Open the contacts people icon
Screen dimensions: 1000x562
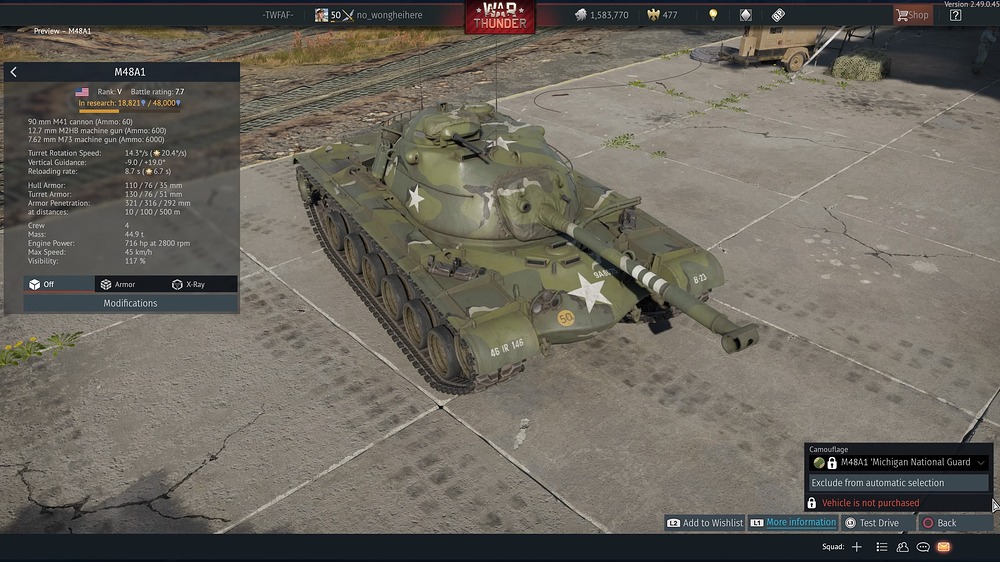(x=902, y=547)
